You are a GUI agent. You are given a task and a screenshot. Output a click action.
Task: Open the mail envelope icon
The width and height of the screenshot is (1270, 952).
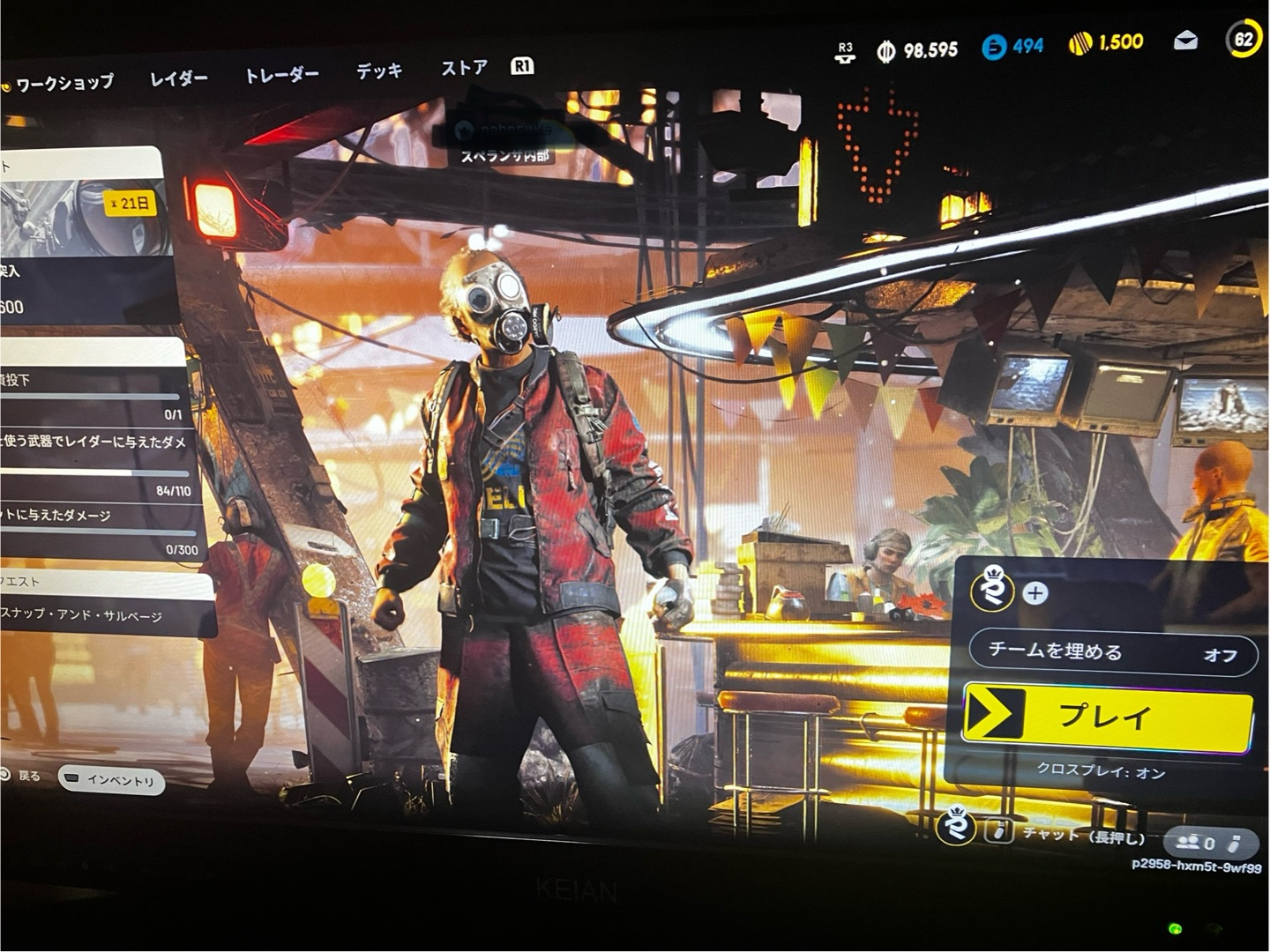coord(1185,41)
